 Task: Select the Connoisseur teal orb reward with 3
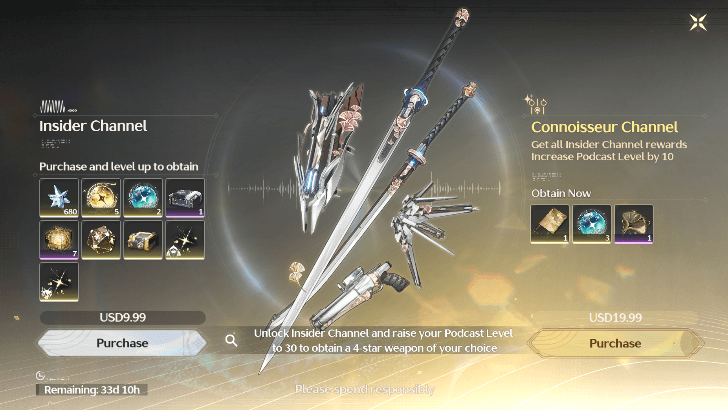click(x=592, y=224)
